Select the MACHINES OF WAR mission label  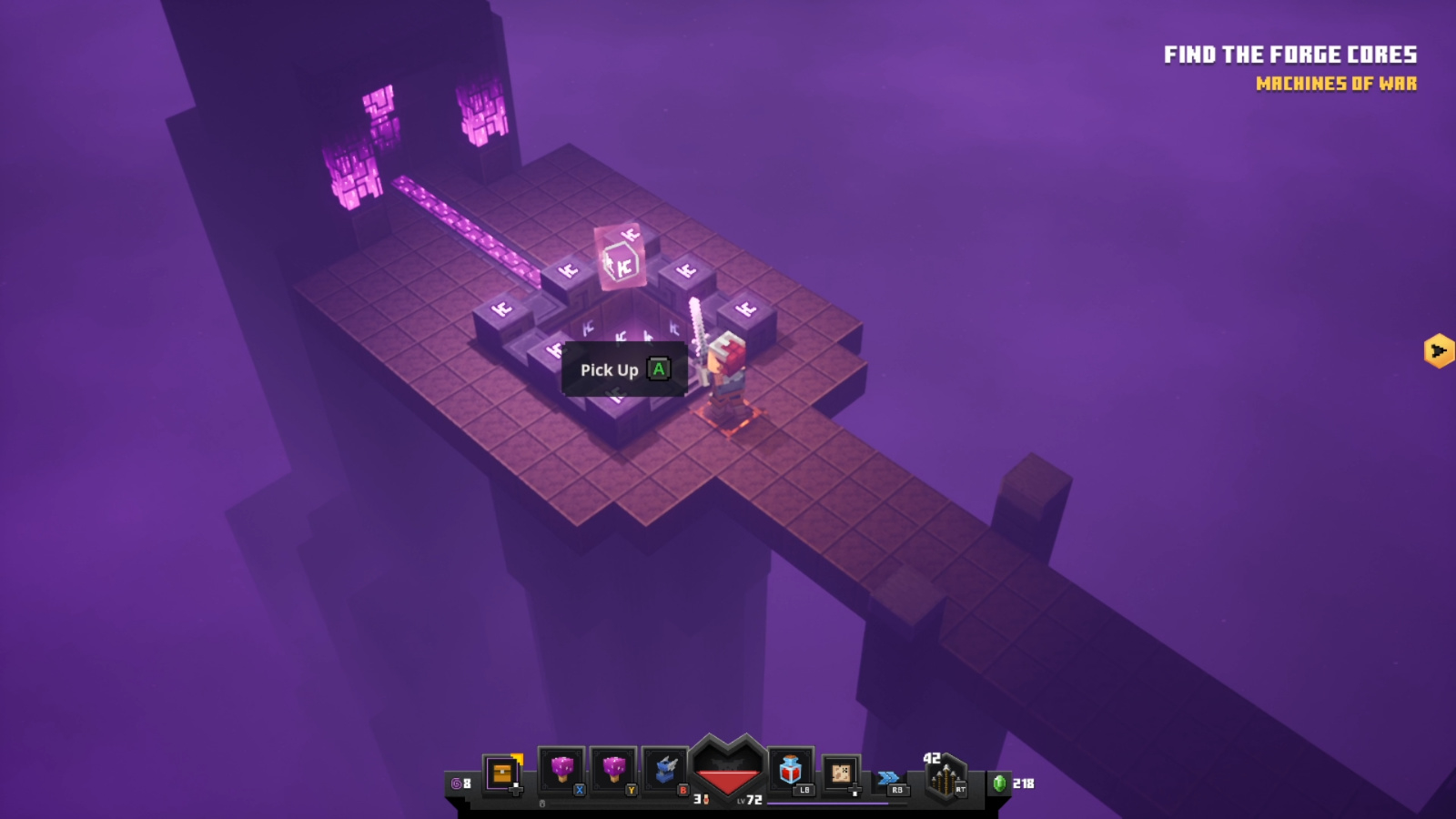pyautogui.click(x=1336, y=85)
